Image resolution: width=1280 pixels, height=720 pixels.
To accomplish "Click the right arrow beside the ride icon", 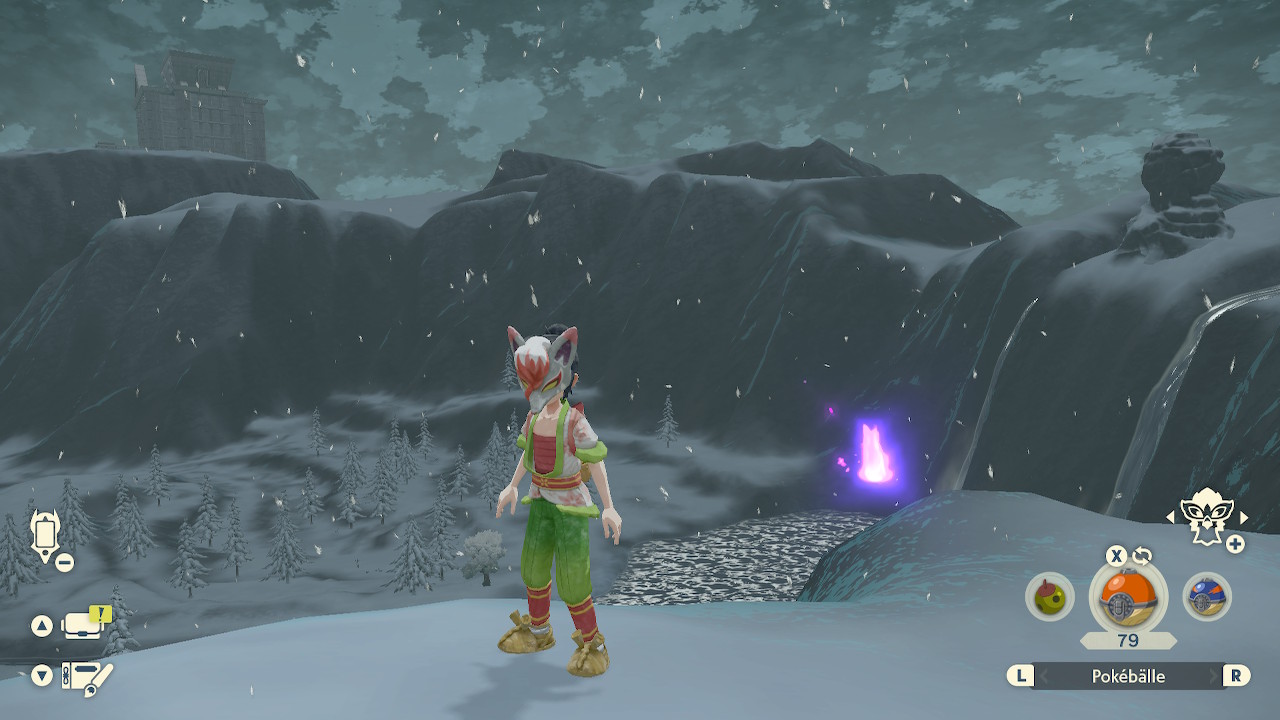I will 1244,517.
